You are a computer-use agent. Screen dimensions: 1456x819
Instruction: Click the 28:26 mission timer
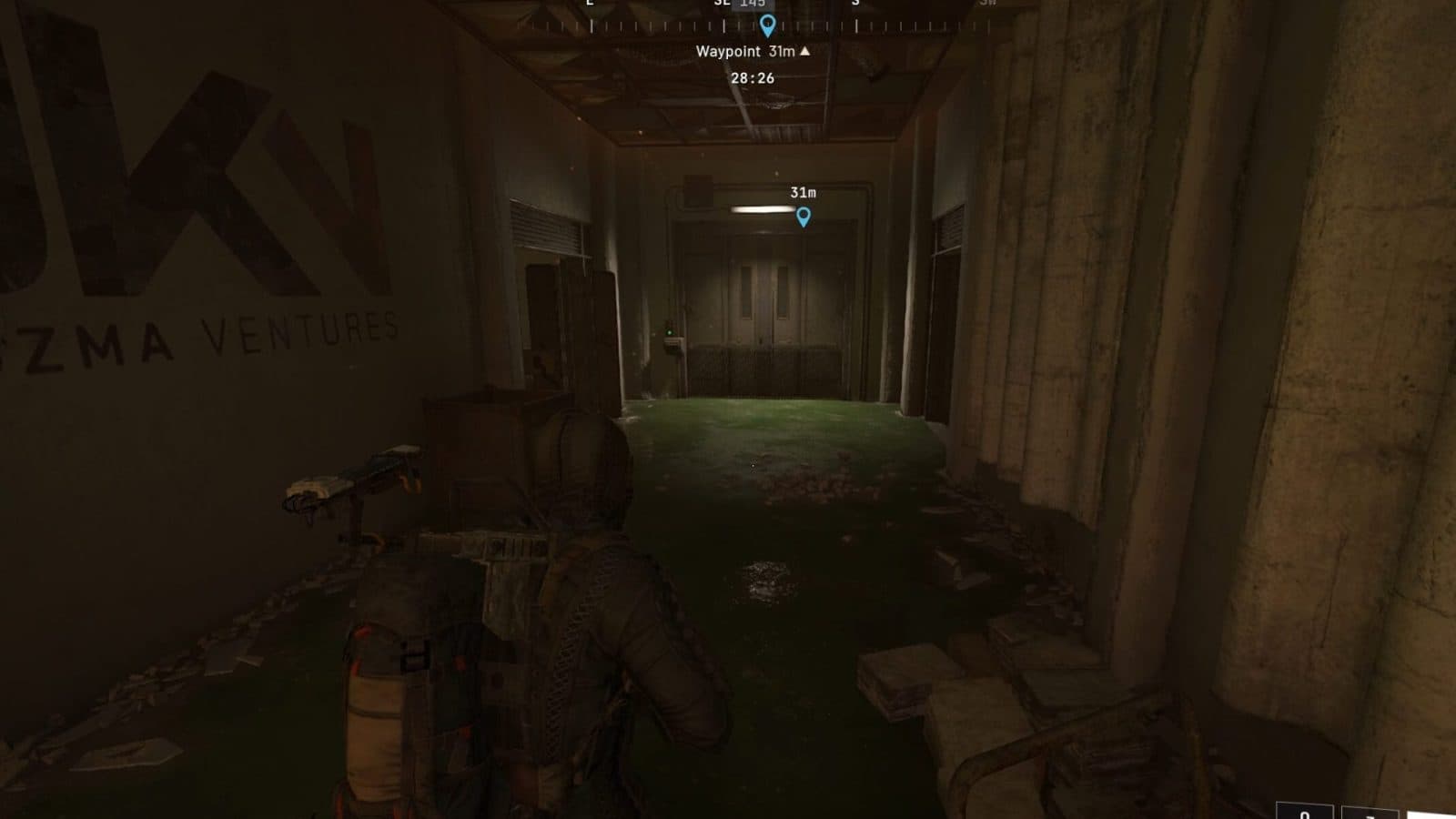click(x=753, y=77)
